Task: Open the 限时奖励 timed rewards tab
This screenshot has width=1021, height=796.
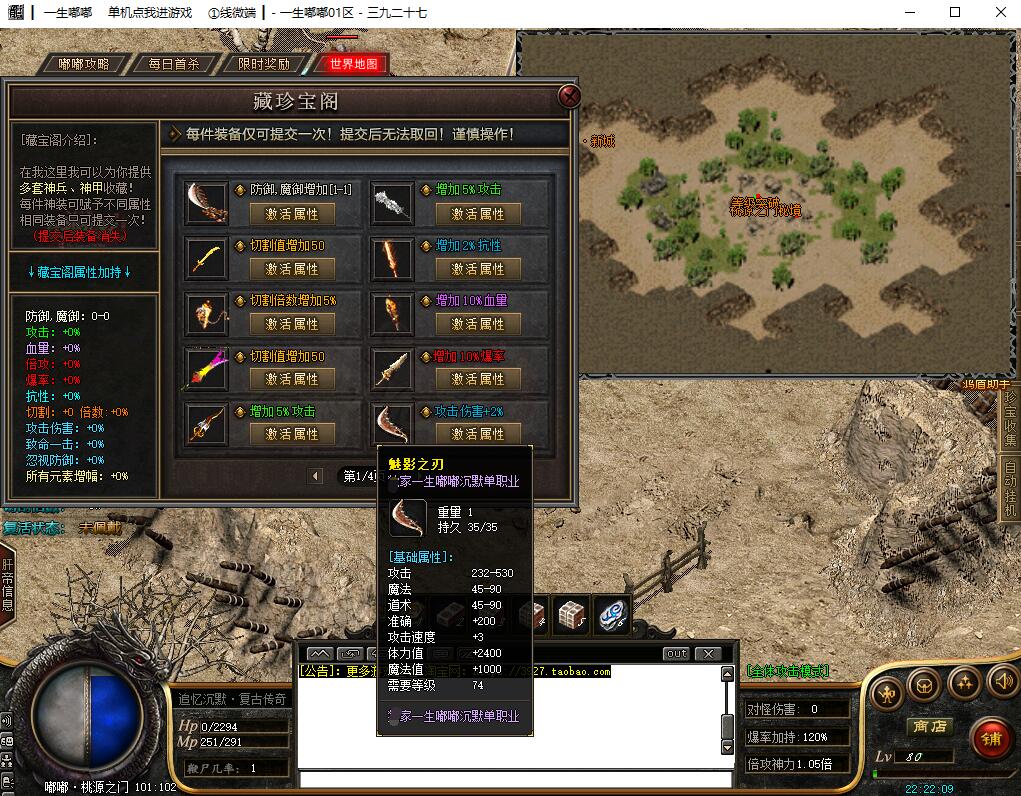Action: tap(264, 64)
